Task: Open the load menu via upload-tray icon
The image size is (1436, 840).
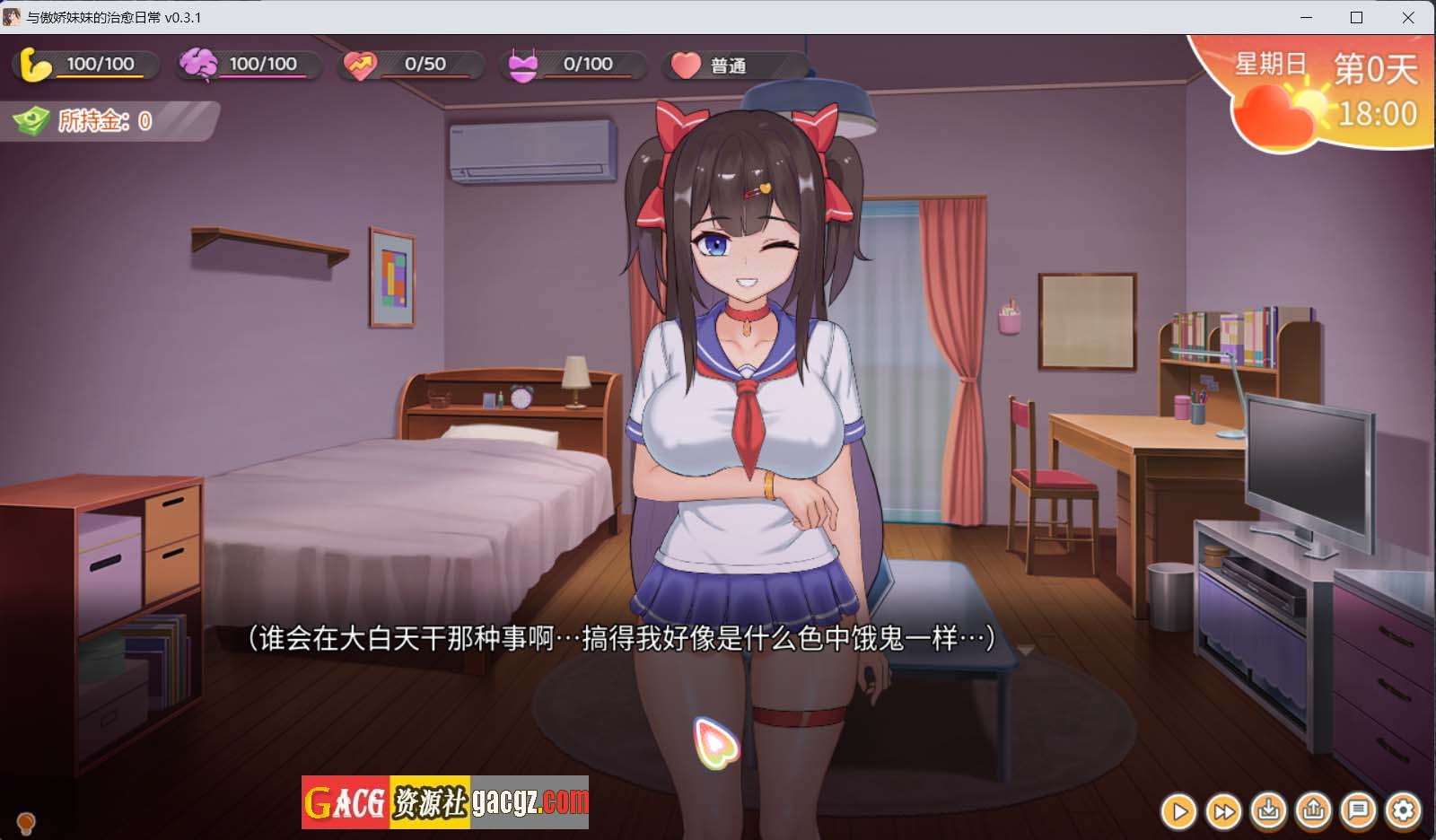Action: pos(1313,811)
